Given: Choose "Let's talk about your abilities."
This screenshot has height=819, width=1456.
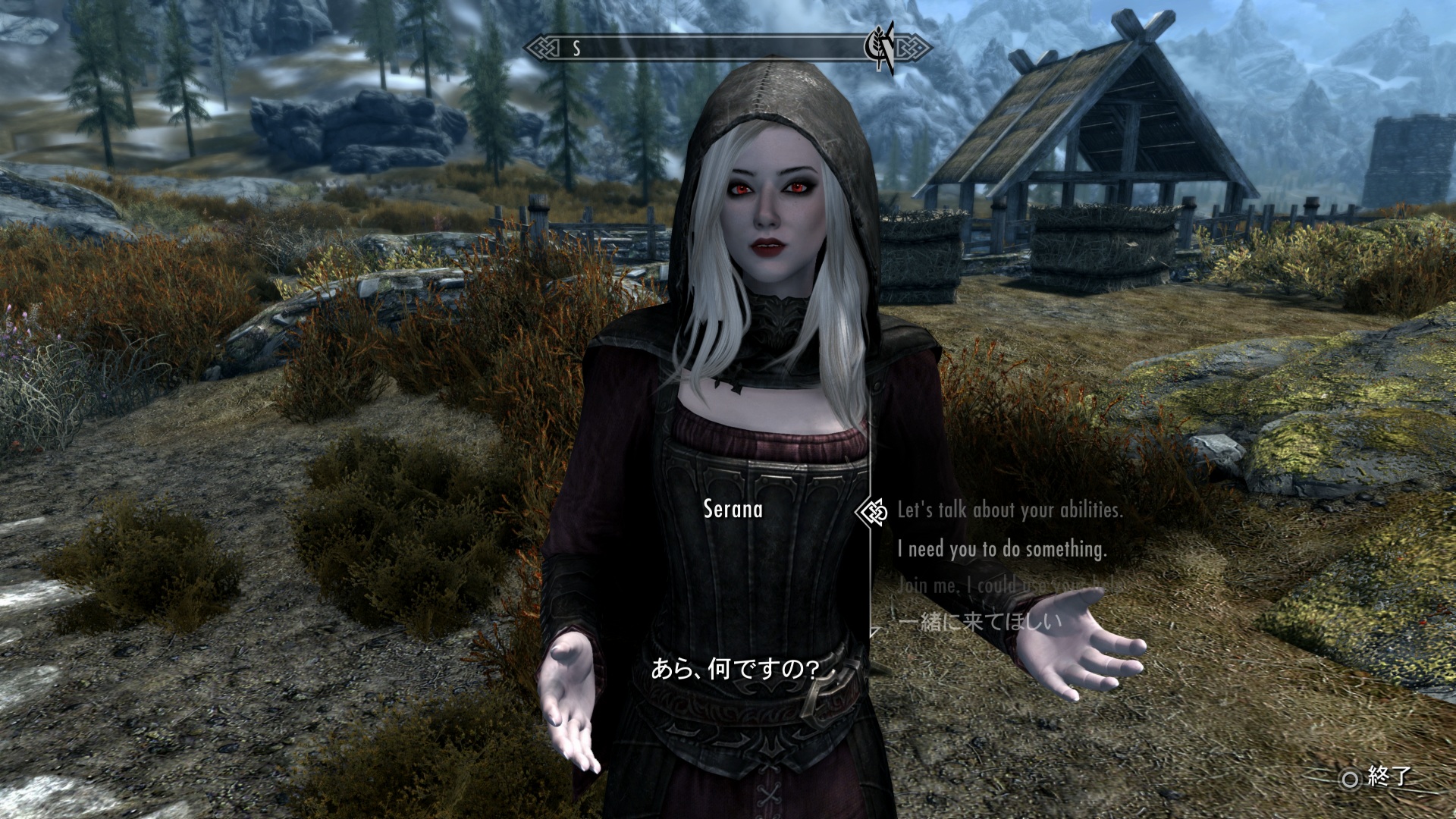Looking at the screenshot, I should [x=1009, y=510].
